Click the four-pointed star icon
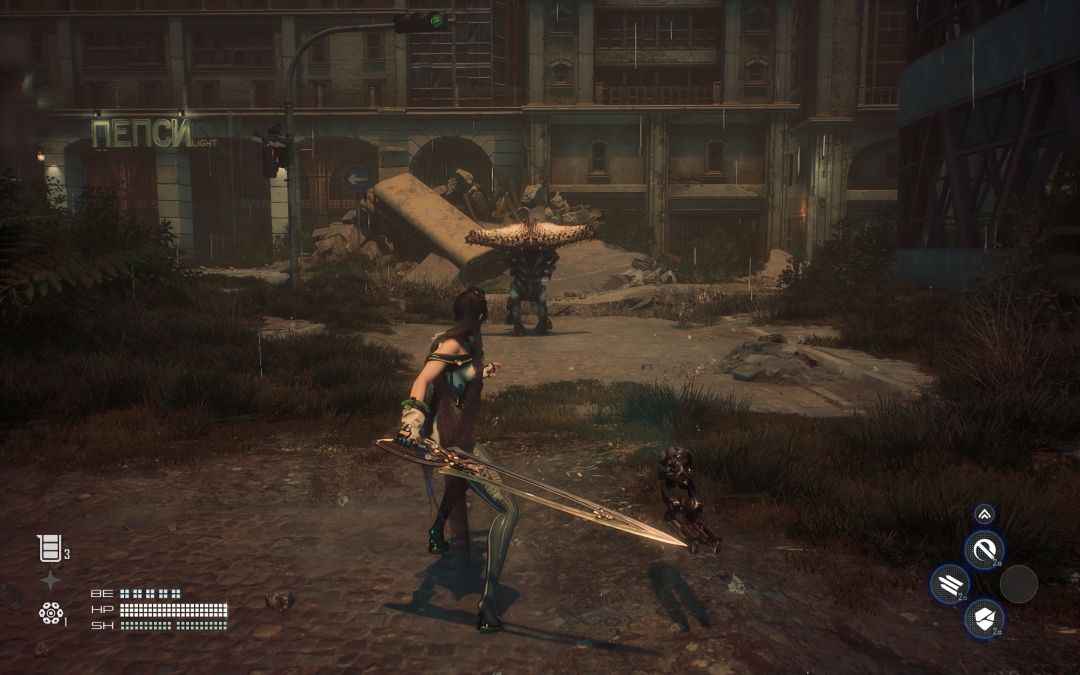Image resolution: width=1080 pixels, height=675 pixels. (x=50, y=580)
